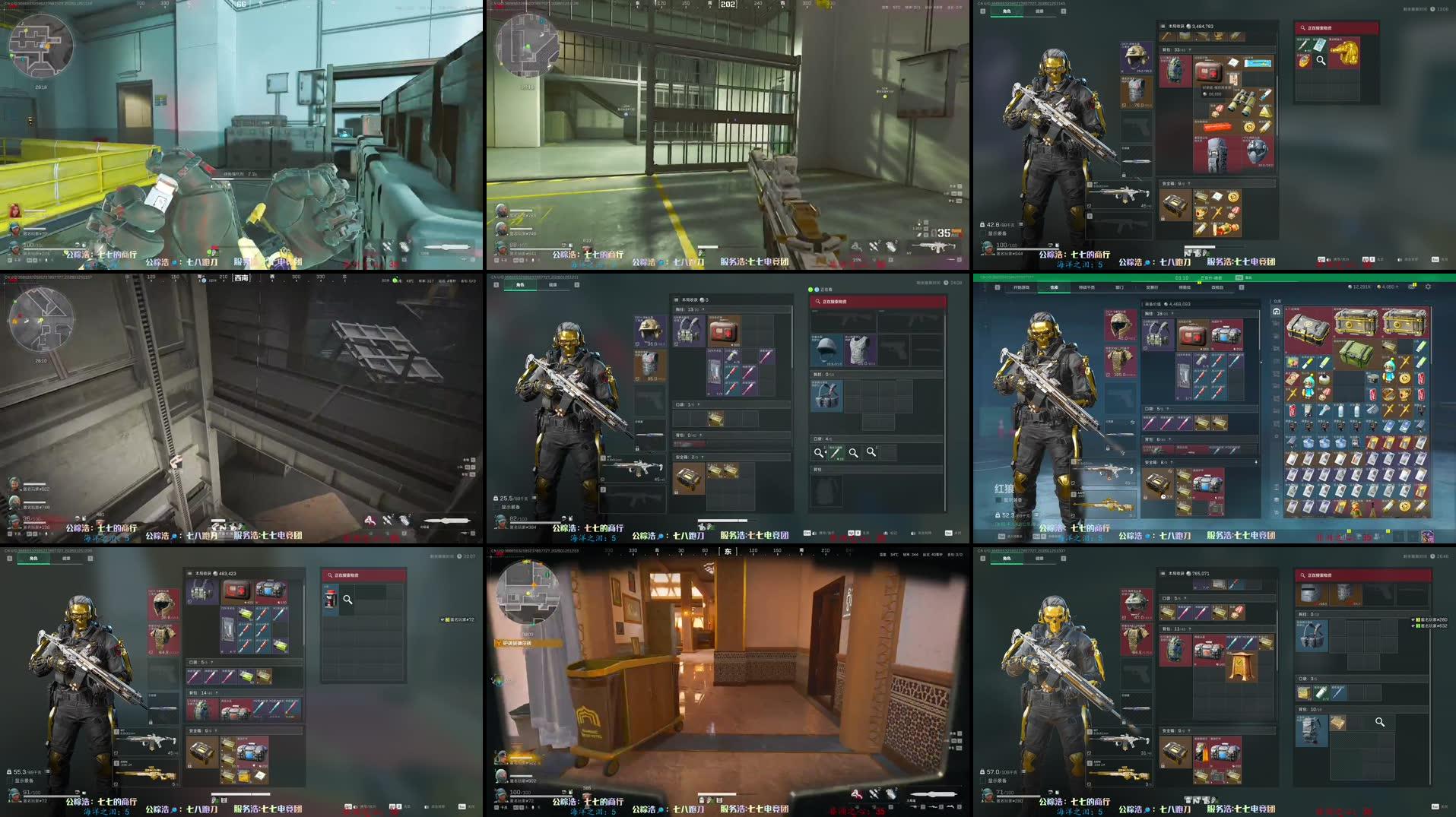Collapse the 胸挂 chest rig section chevron
Image resolution: width=1456 pixels, height=817 pixels.
coord(703,309)
